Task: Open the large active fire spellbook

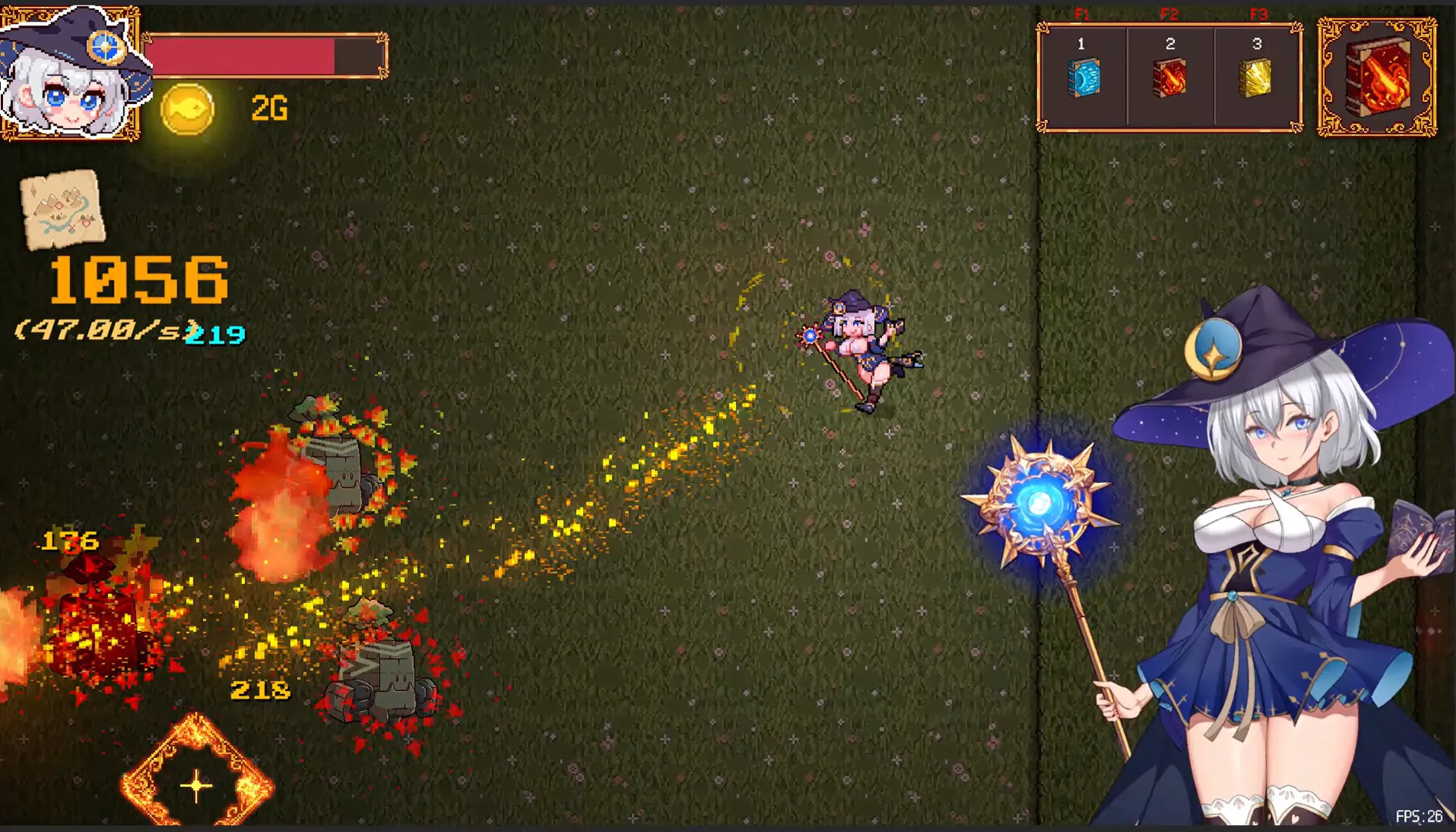Action: click(x=1377, y=78)
